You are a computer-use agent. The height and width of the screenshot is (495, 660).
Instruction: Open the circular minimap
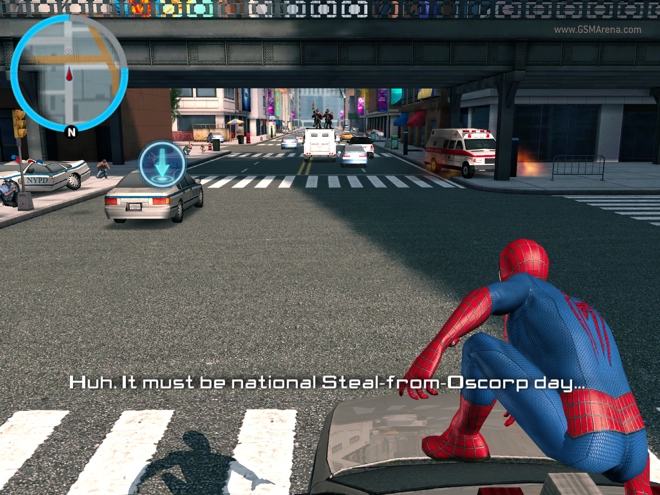[x=69, y=72]
